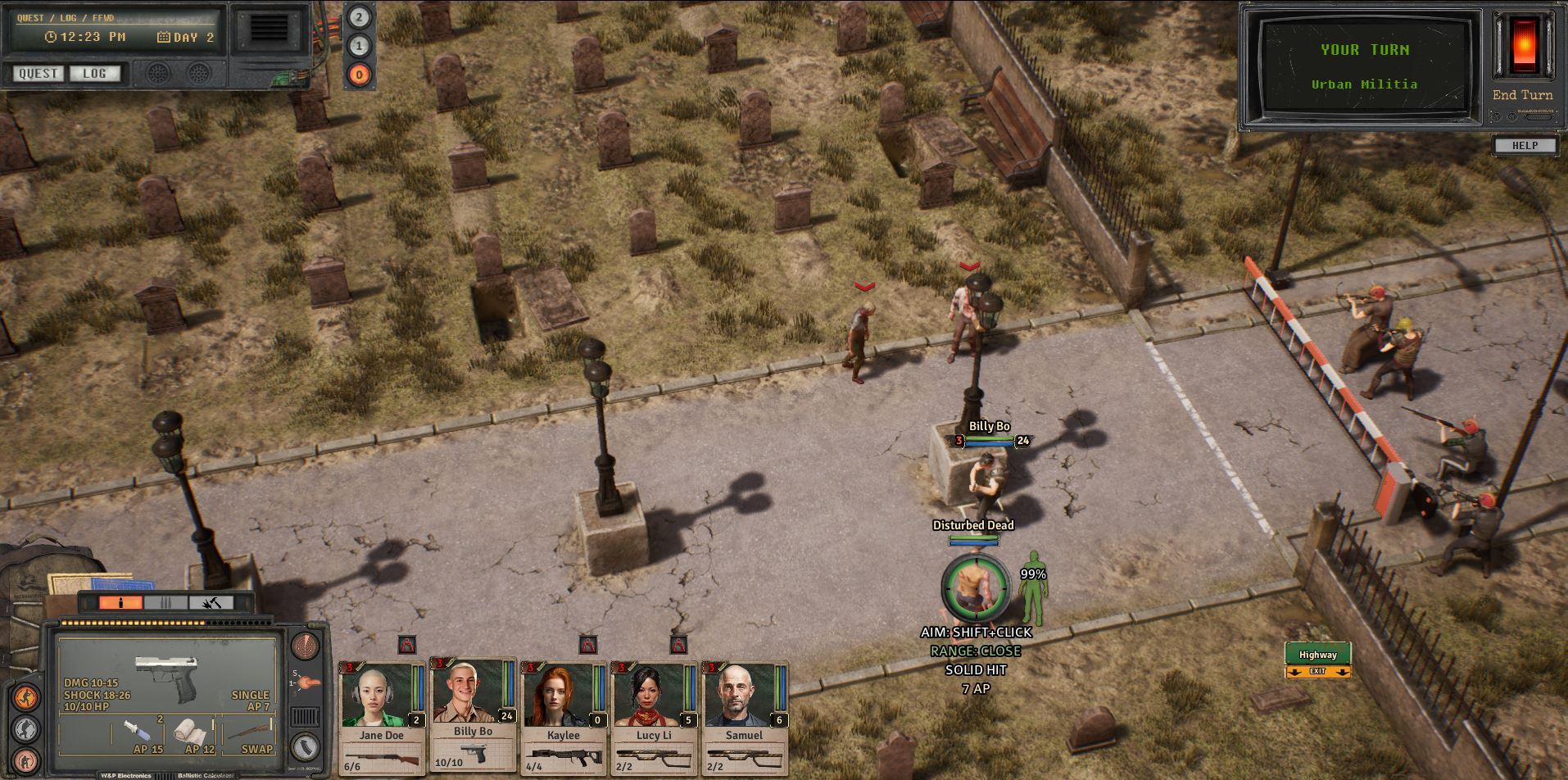Viewport: 1568px width, 780px height.
Task: Open the QUEST panel
Action: pos(38,74)
